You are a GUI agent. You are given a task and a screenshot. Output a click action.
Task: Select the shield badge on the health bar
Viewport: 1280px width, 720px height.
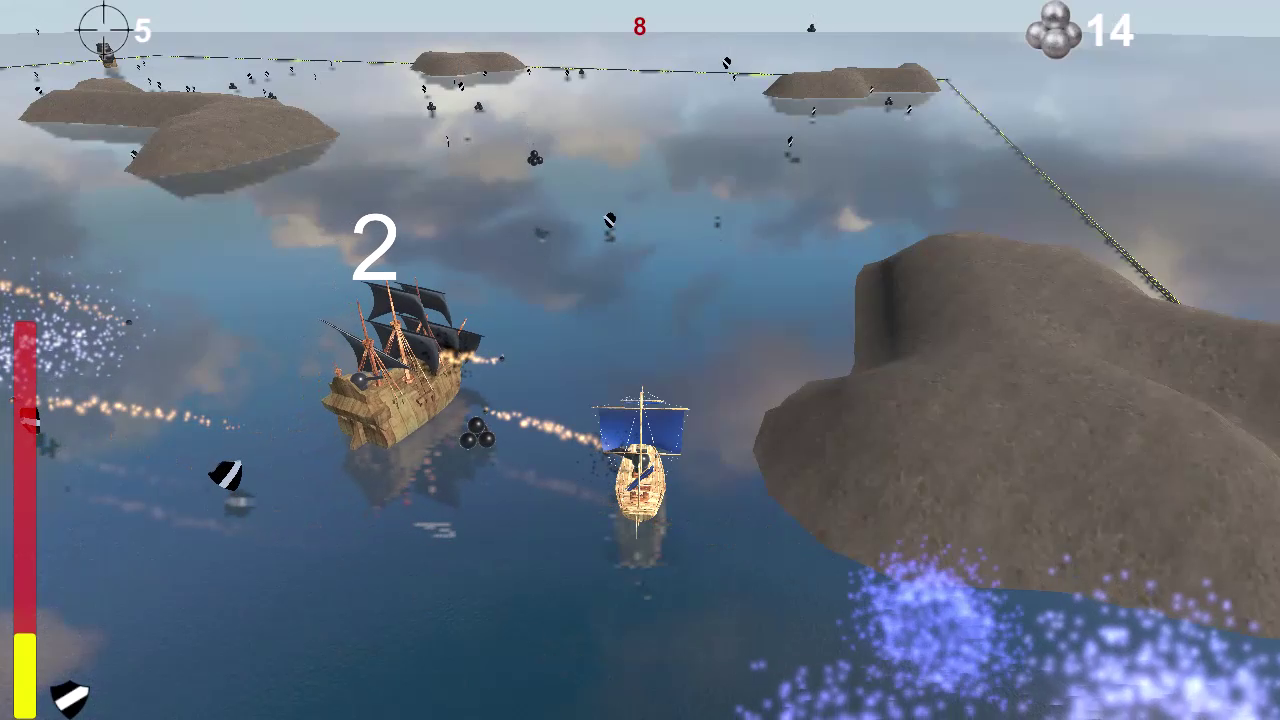[x=30, y=420]
